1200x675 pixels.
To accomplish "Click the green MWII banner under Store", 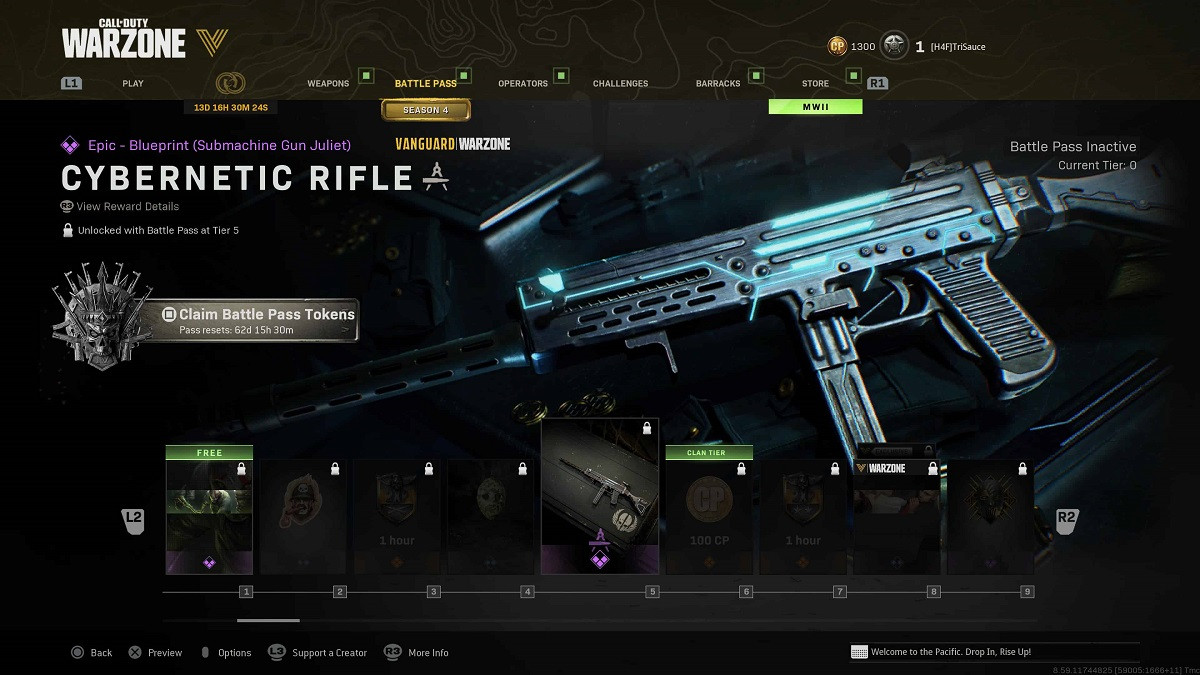I will click(815, 106).
